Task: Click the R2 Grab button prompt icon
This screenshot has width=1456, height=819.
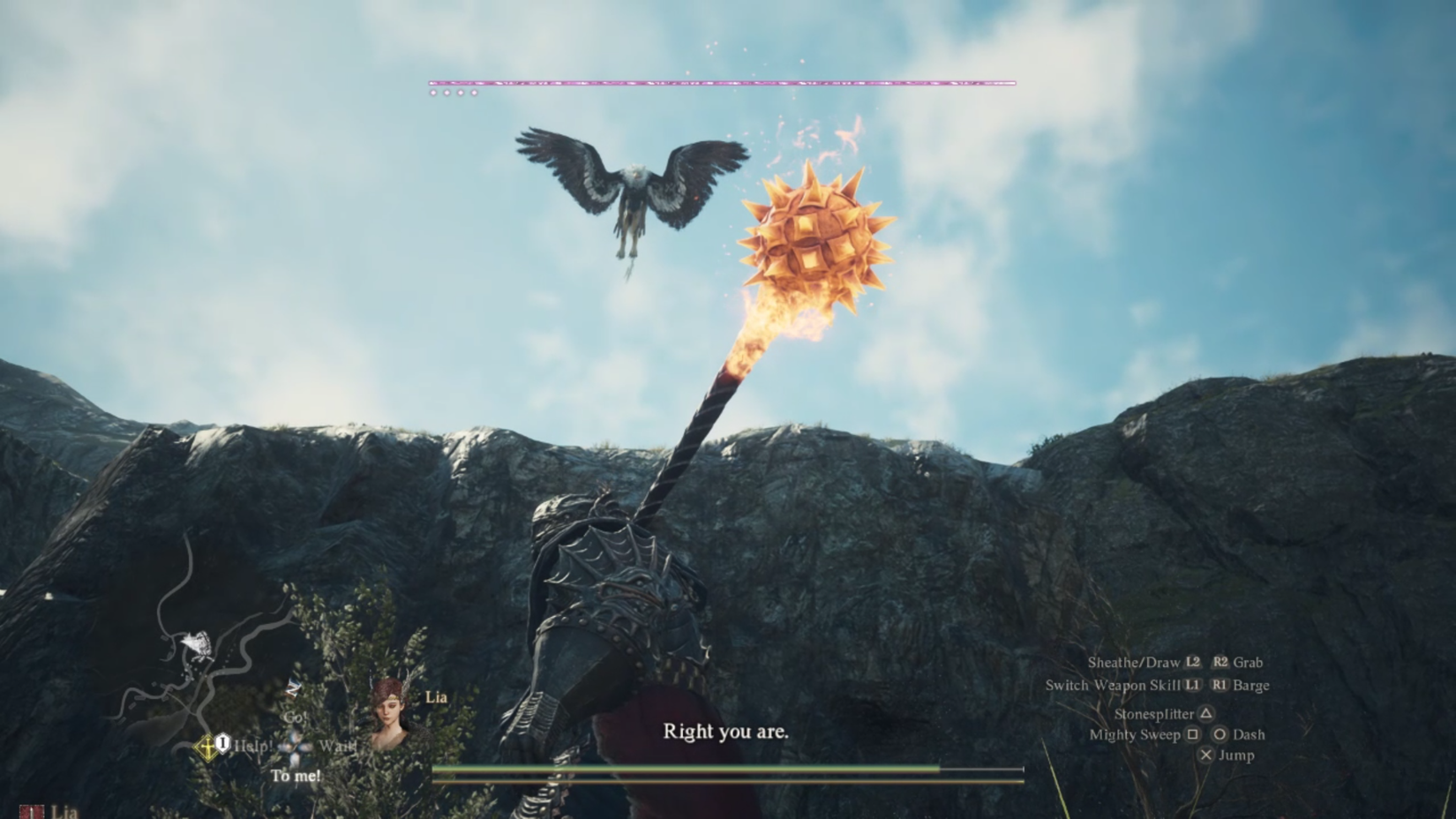Action: (1220, 663)
